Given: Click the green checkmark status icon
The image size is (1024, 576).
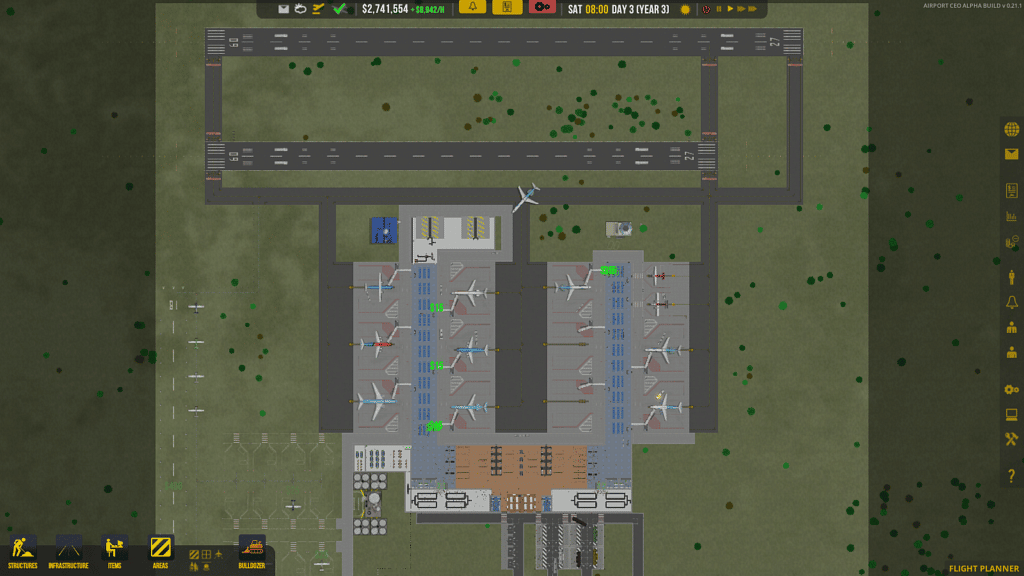Looking at the screenshot, I should (340, 9).
